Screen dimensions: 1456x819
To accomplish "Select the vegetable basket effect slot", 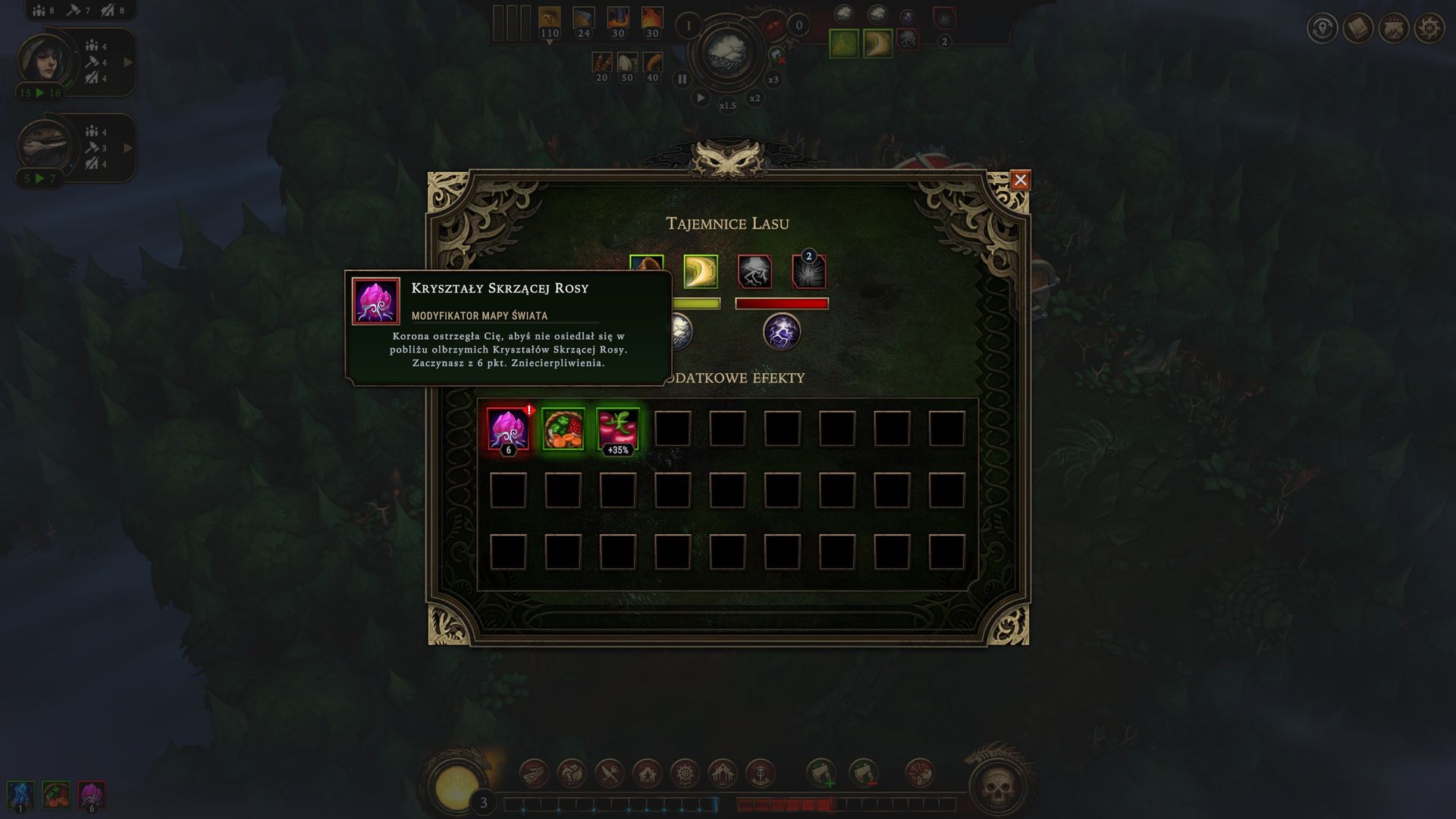I will pyautogui.click(x=563, y=429).
